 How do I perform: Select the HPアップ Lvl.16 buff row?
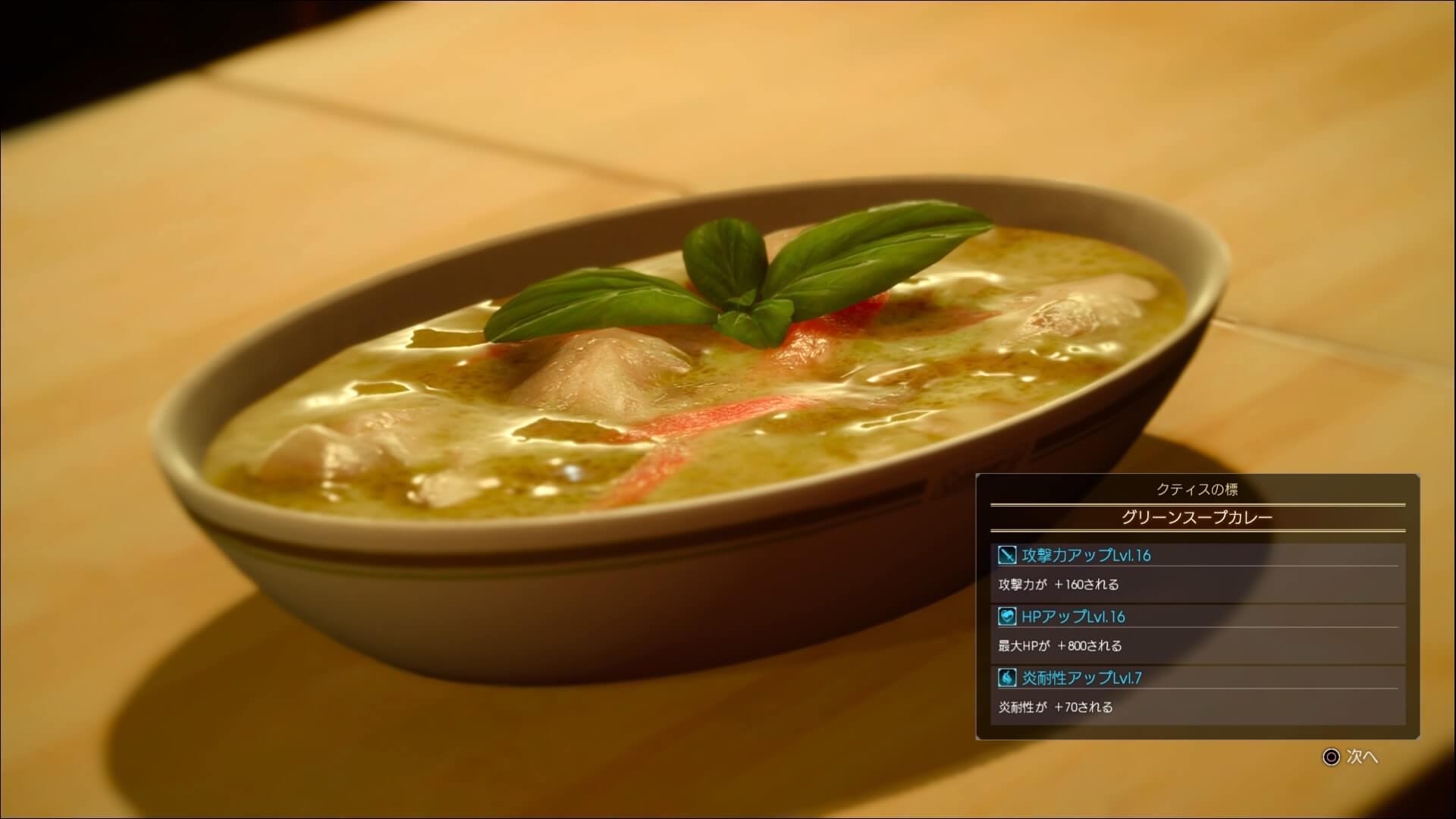tap(1197, 617)
